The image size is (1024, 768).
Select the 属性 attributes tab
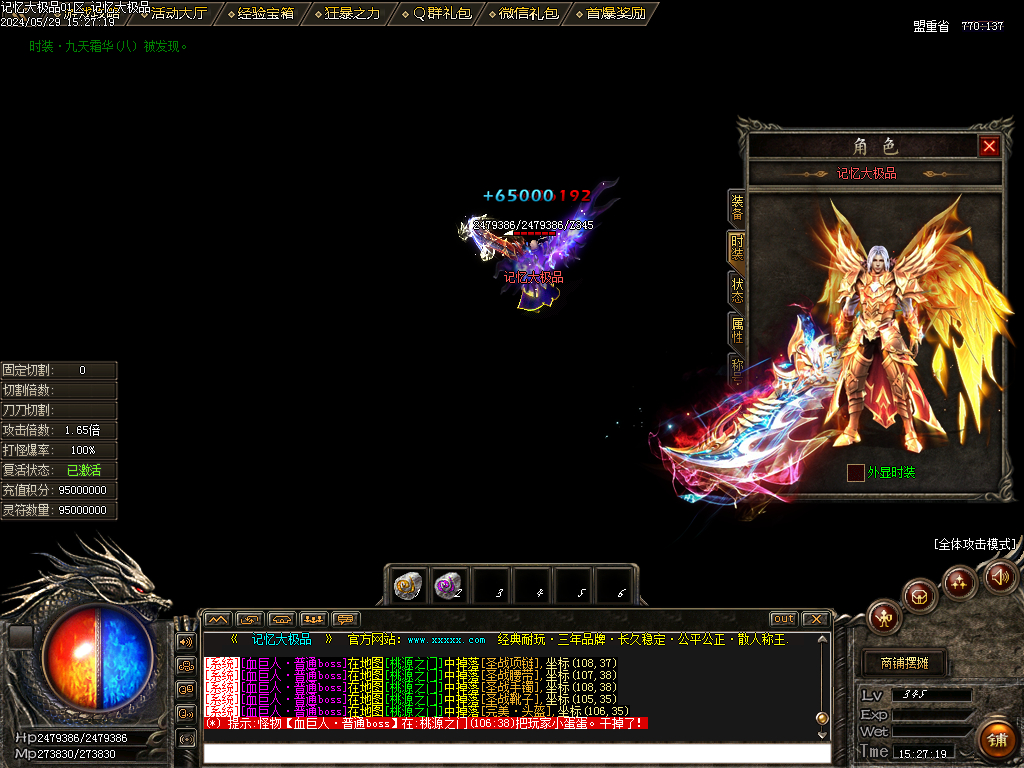(x=737, y=331)
